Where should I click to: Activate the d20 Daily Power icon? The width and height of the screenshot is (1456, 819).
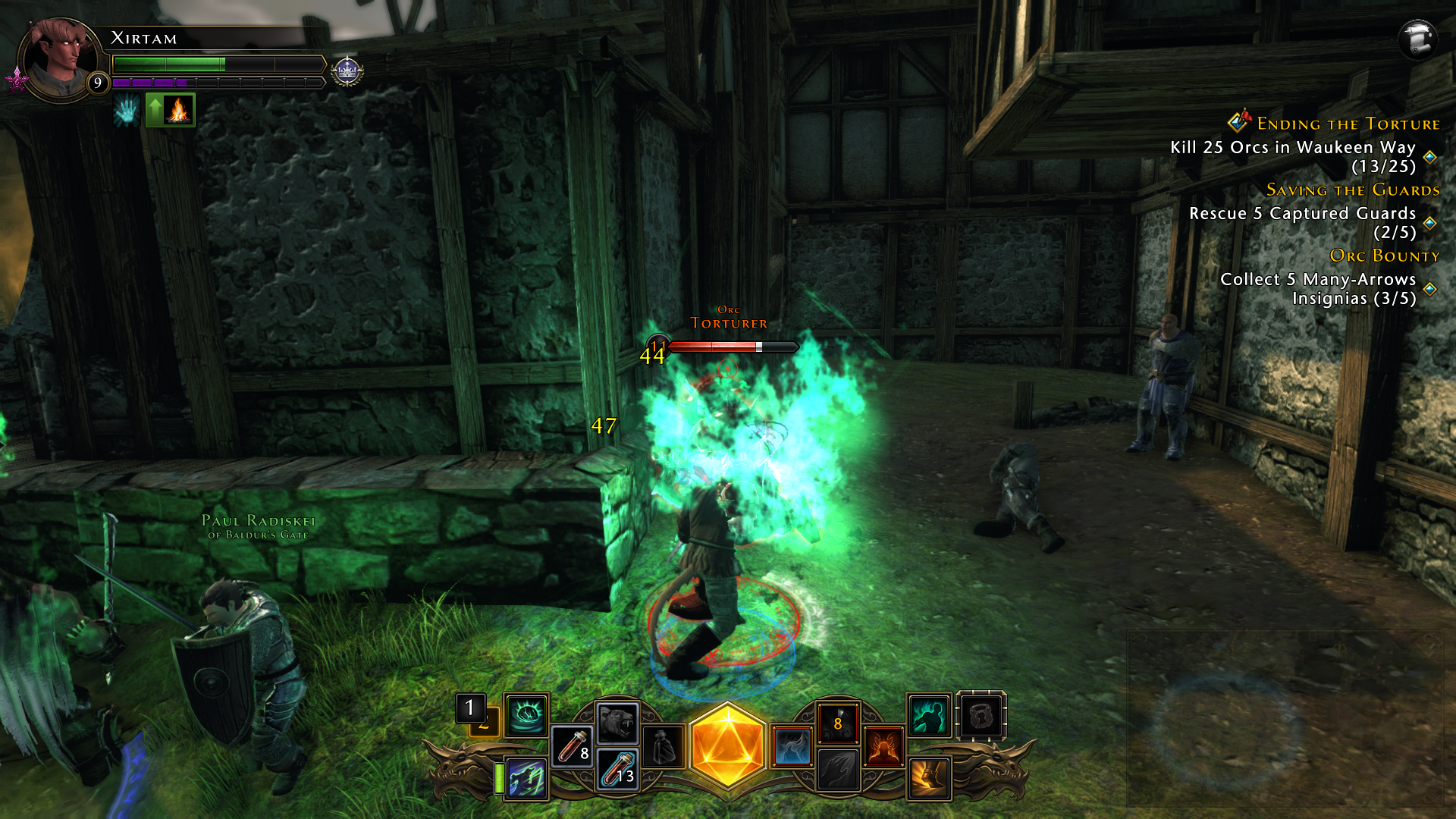(728, 744)
